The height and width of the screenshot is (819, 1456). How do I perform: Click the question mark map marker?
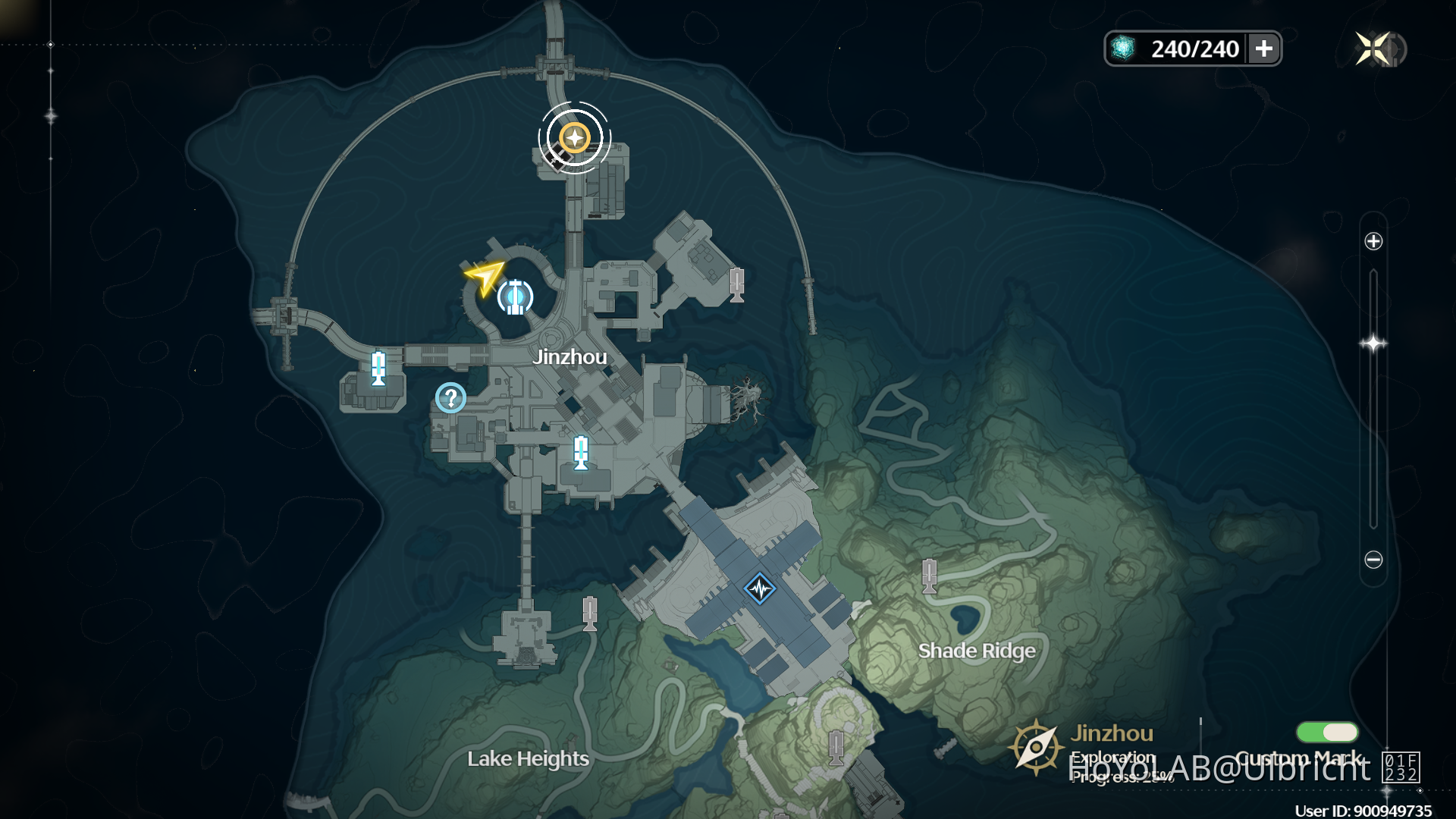[450, 397]
